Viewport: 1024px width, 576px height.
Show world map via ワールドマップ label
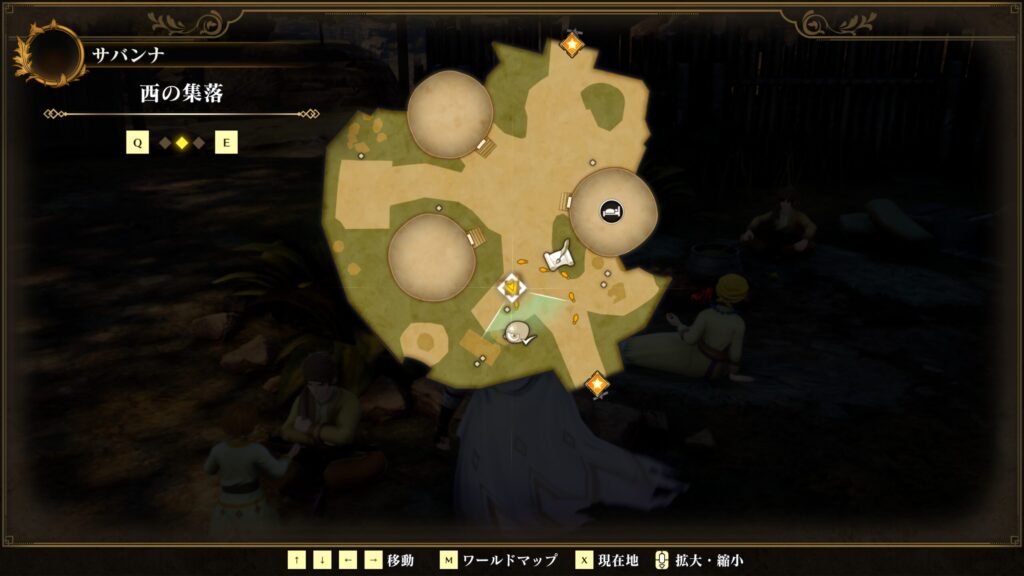497,560
